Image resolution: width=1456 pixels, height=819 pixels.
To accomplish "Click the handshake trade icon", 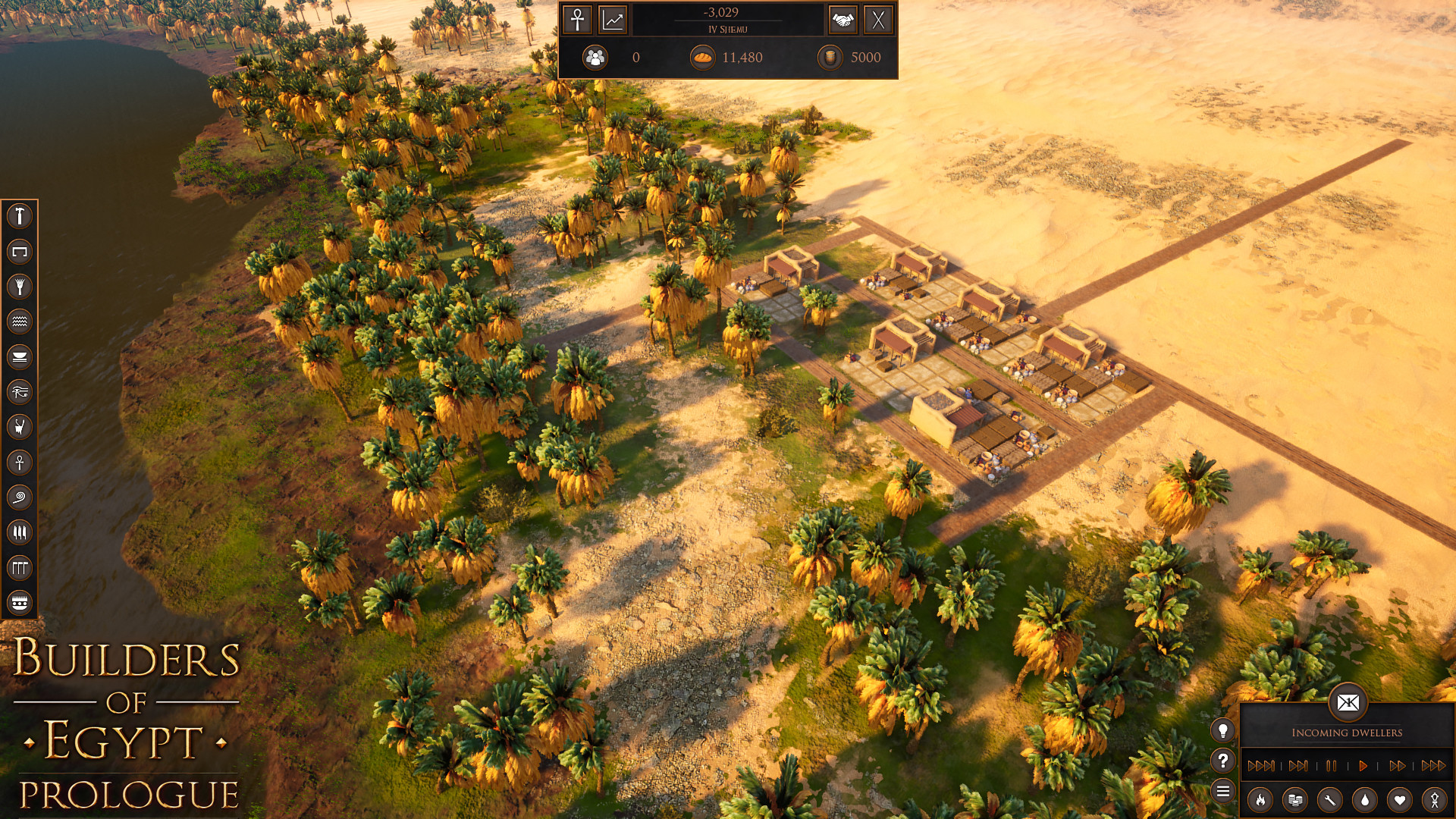I will tap(843, 20).
